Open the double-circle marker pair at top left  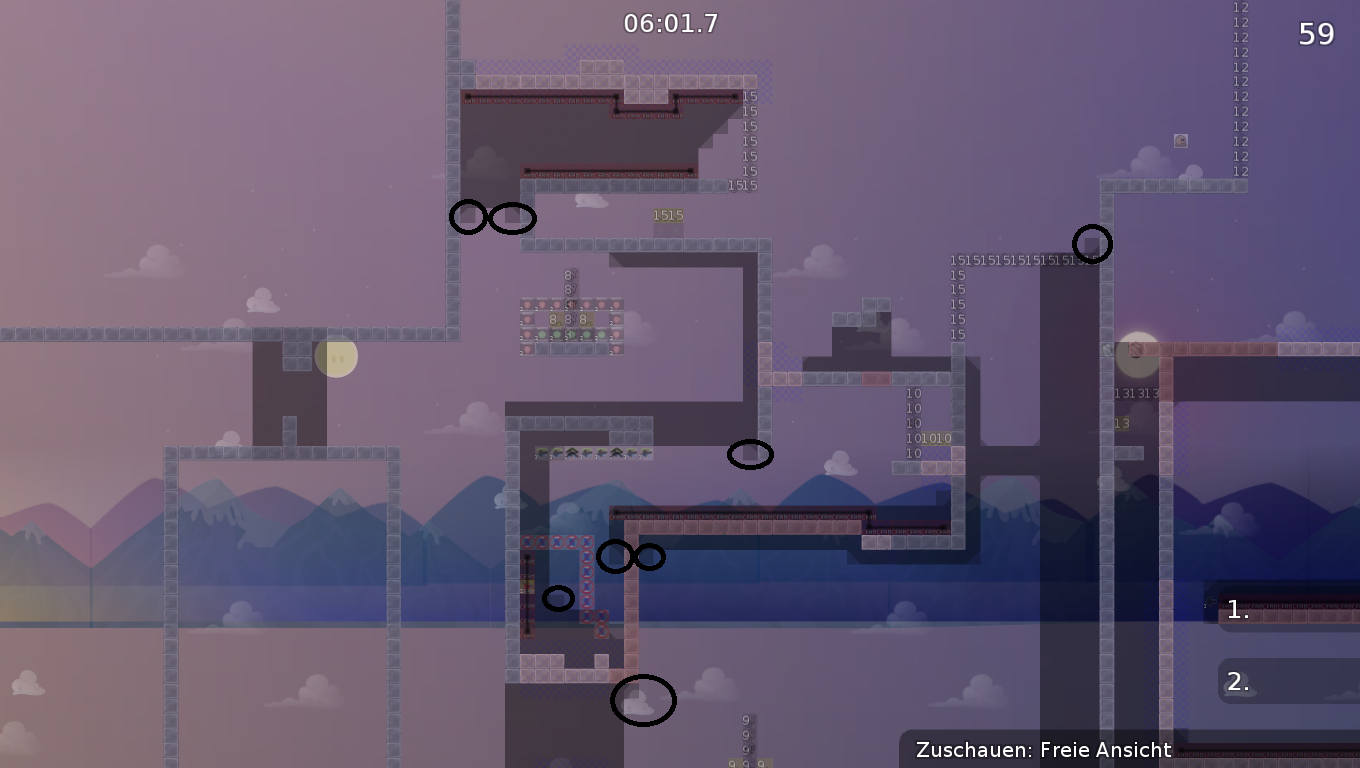493,218
